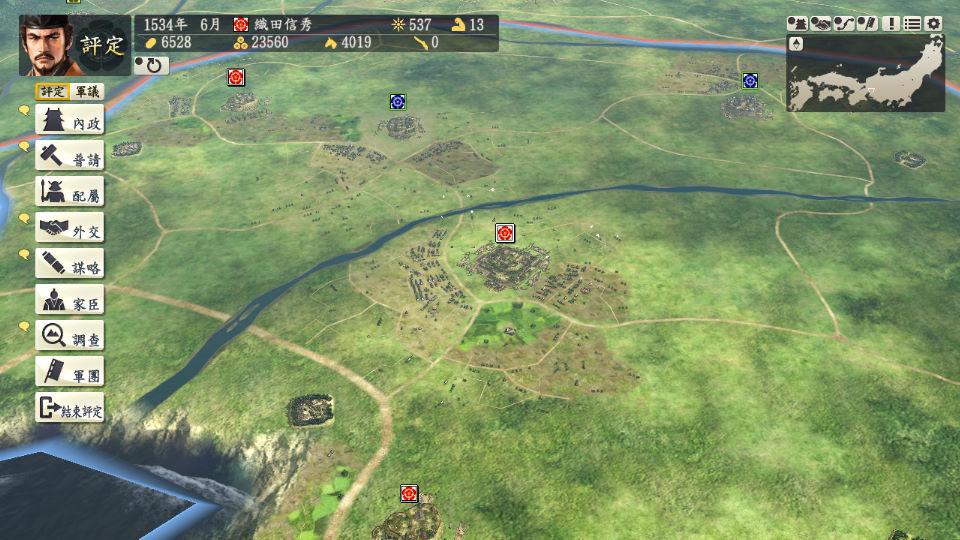Open the 外交 diplomacy menu
960x540 pixels.
[x=70, y=229]
